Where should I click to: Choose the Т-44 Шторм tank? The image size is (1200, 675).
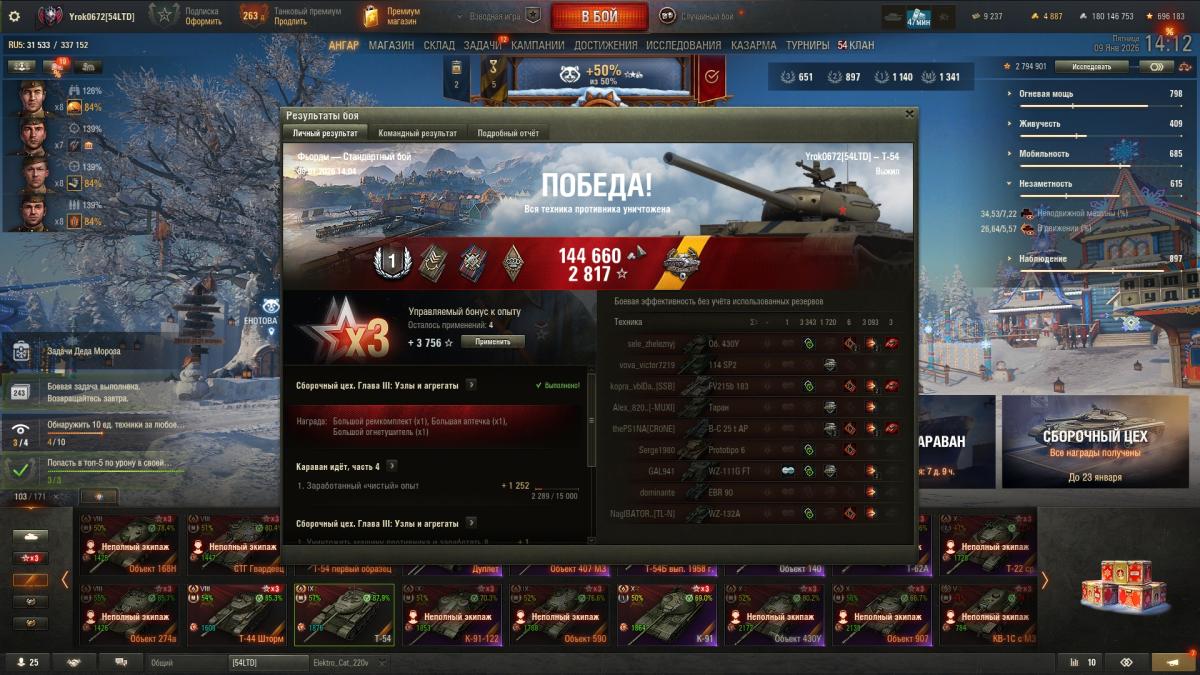236,614
